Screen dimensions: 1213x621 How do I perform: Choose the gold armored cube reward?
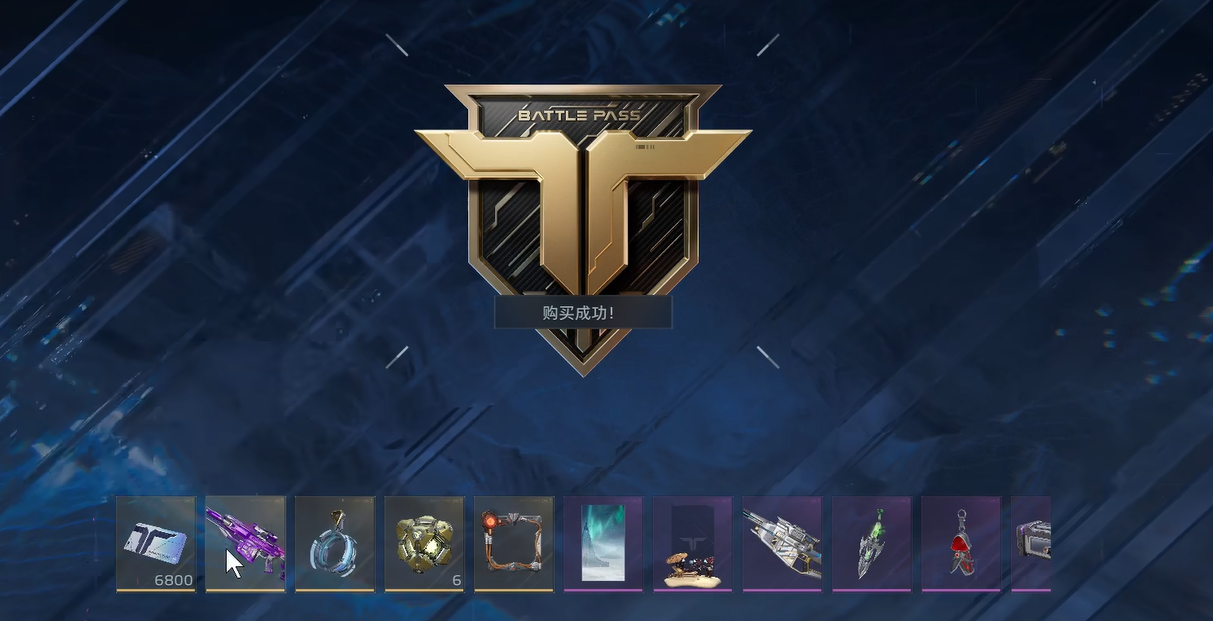pyautogui.click(x=424, y=543)
